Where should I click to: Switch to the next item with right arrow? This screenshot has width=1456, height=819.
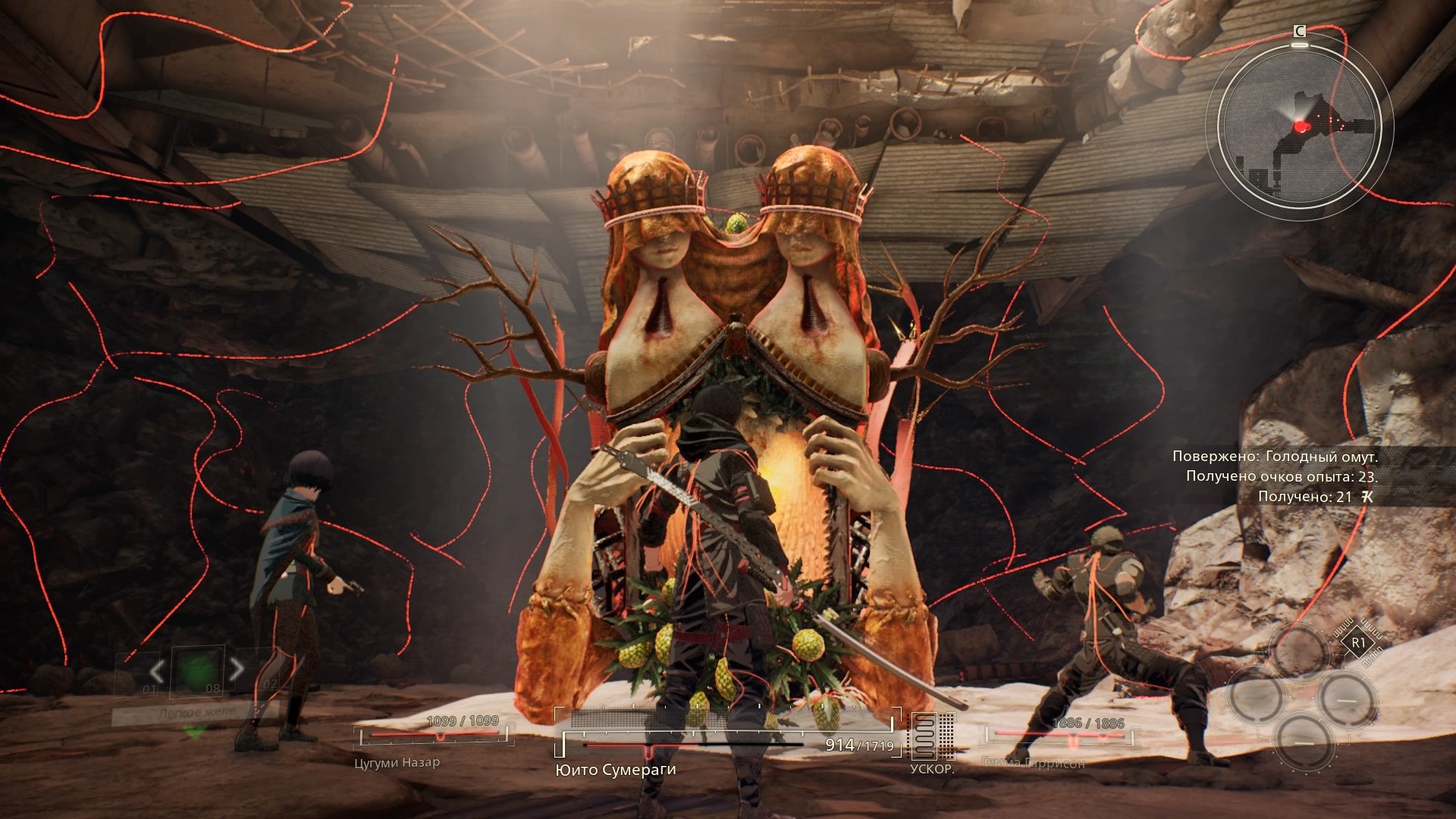(237, 669)
